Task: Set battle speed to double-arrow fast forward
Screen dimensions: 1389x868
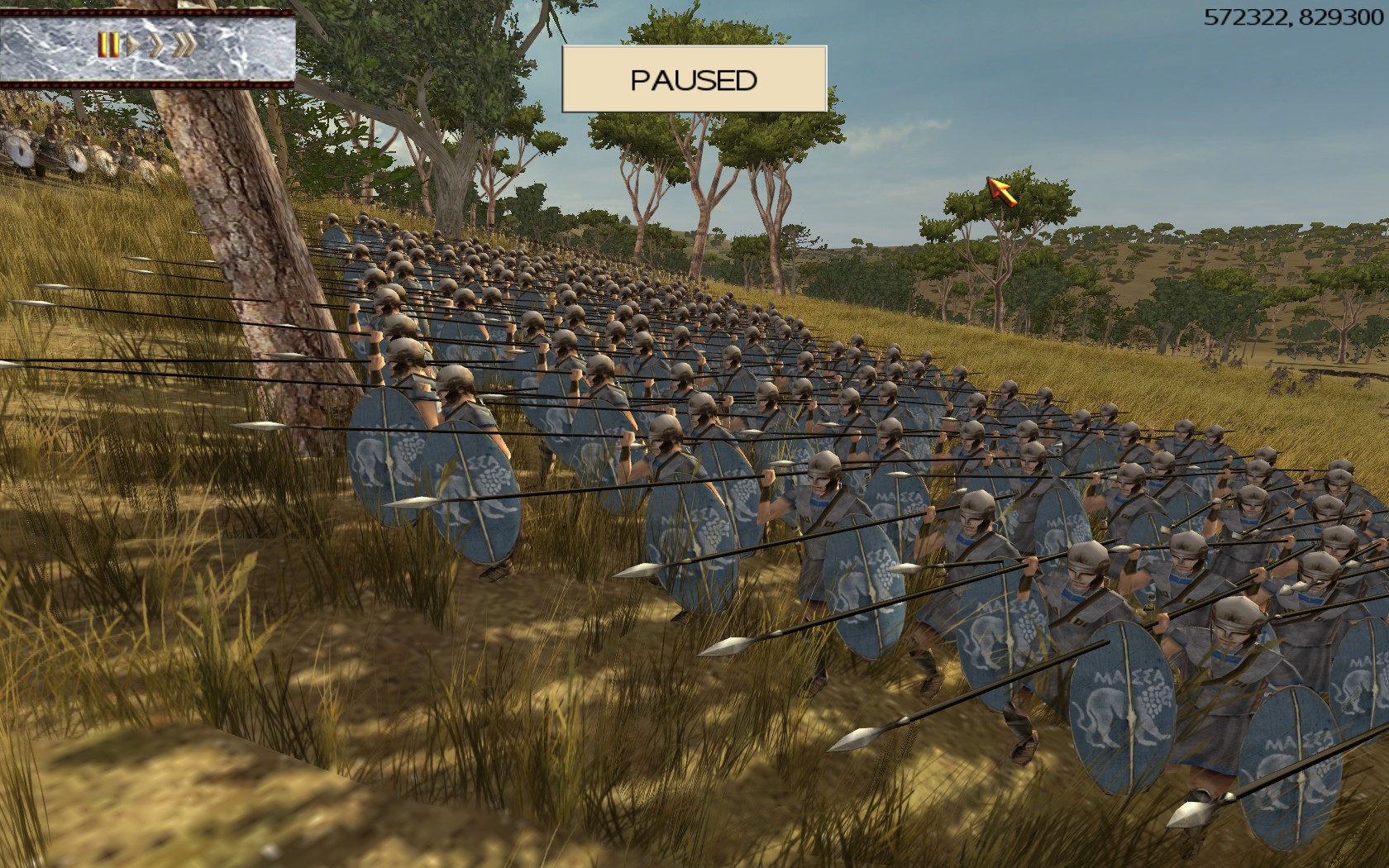Action: 156,45
